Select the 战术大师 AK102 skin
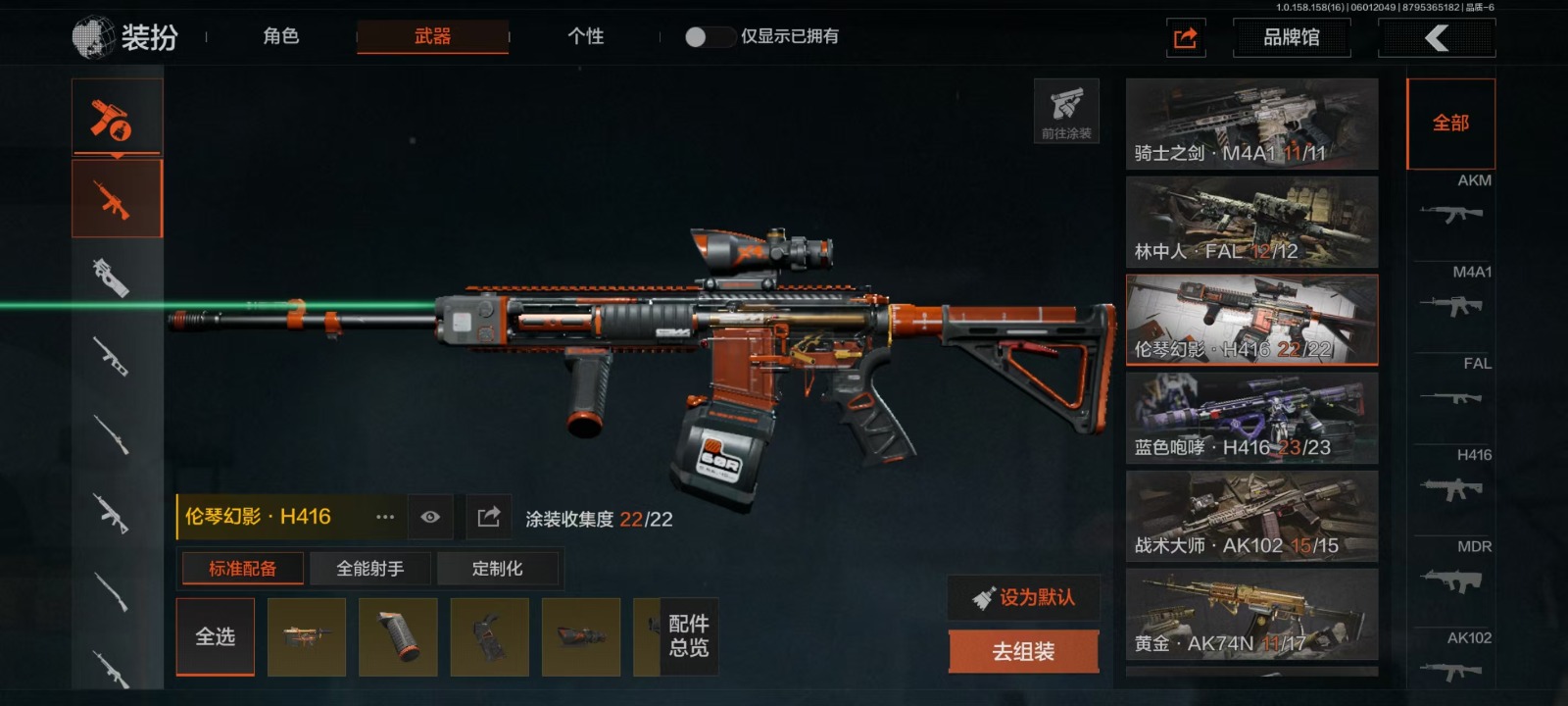The width and height of the screenshot is (1568, 706). click(1251, 517)
